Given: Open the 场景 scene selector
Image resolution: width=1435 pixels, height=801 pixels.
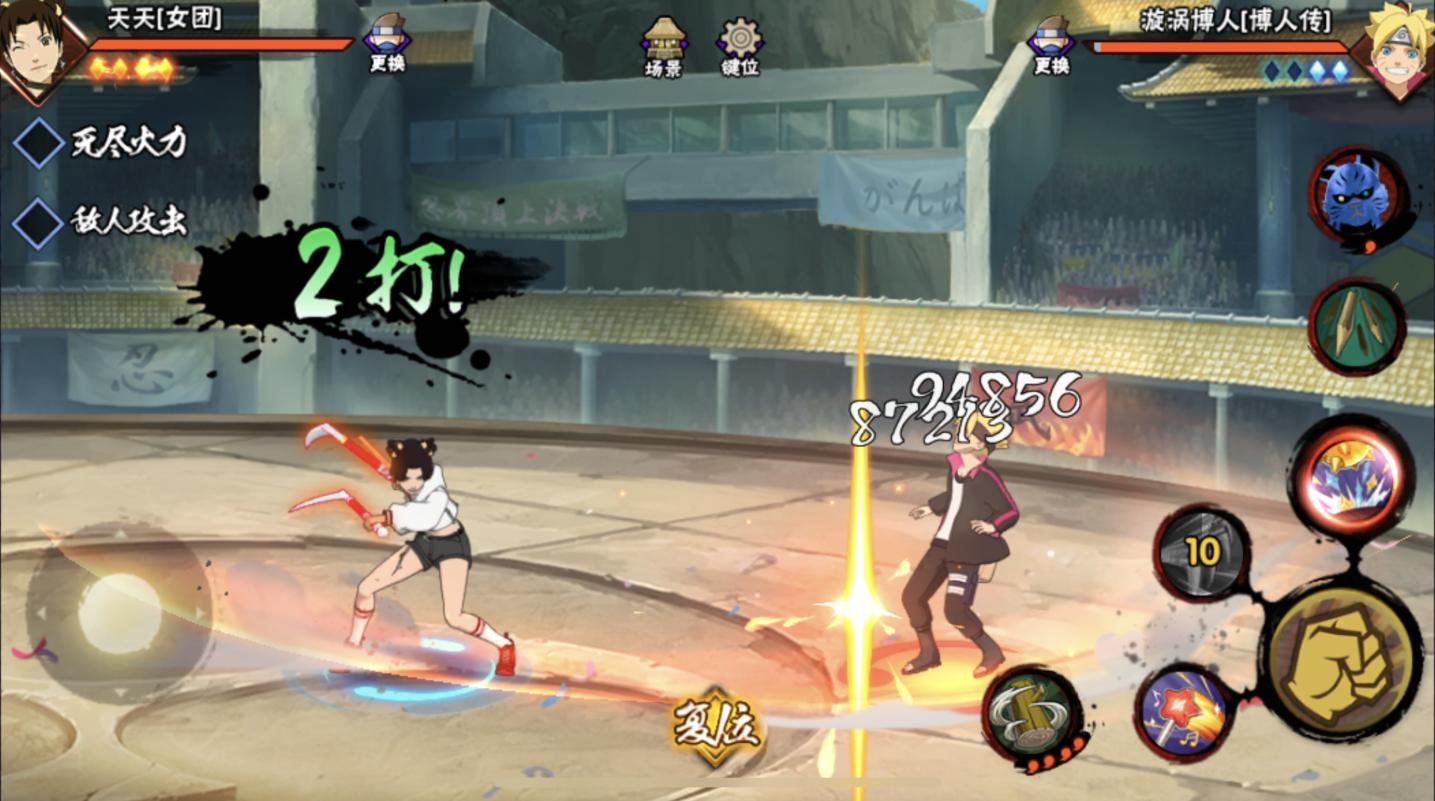Looking at the screenshot, I should pos(664,46).
